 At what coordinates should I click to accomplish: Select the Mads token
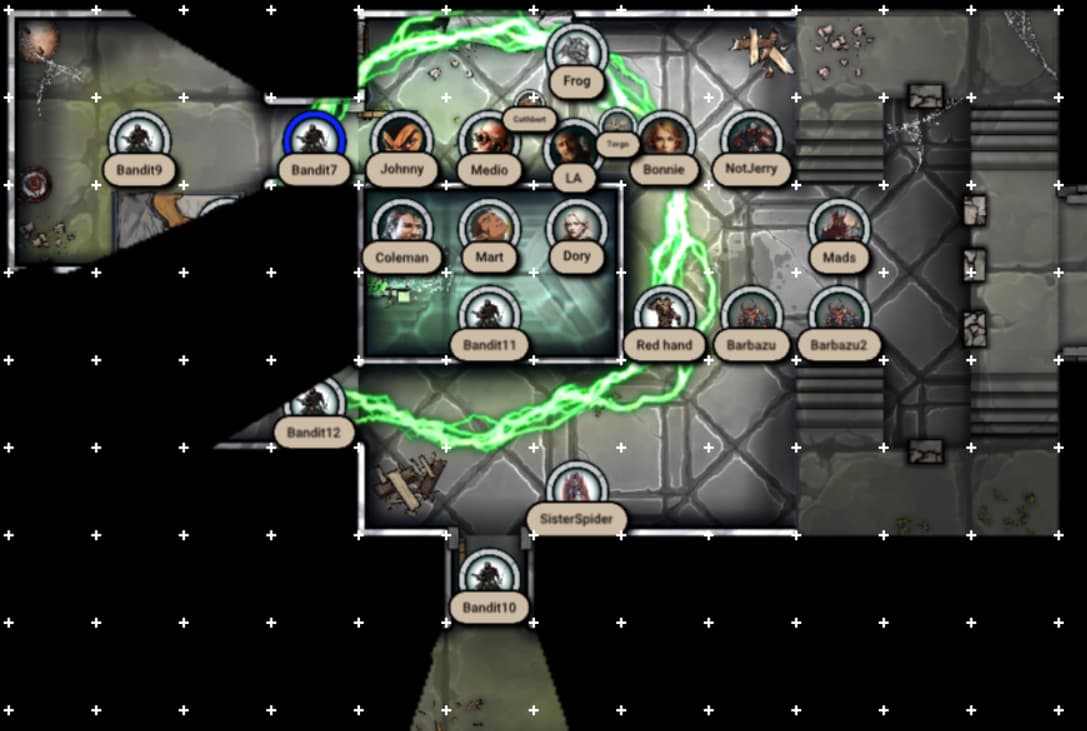pyautogui.click(x=839, y=227)
